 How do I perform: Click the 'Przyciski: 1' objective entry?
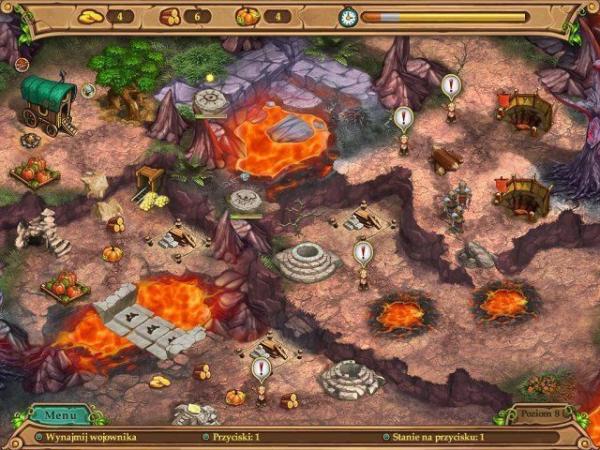point(238,437)
